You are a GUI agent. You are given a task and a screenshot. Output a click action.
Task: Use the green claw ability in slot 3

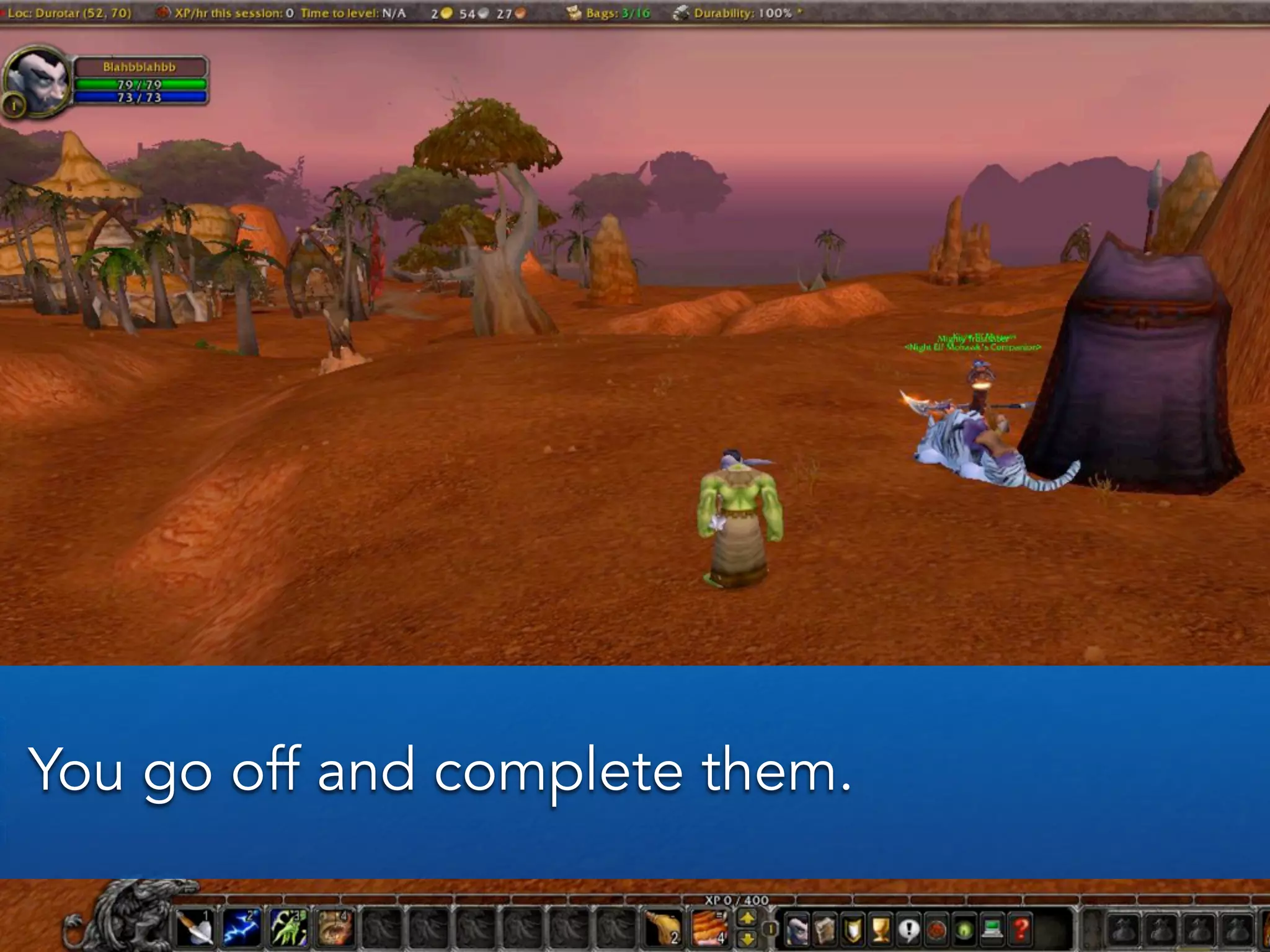point(288,929)
